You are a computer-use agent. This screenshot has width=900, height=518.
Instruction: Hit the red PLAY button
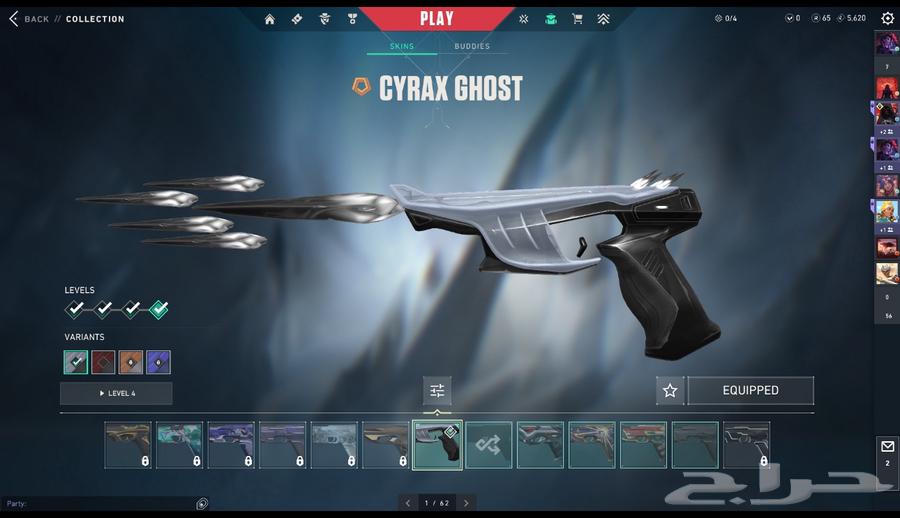click(x=436, y=18)
